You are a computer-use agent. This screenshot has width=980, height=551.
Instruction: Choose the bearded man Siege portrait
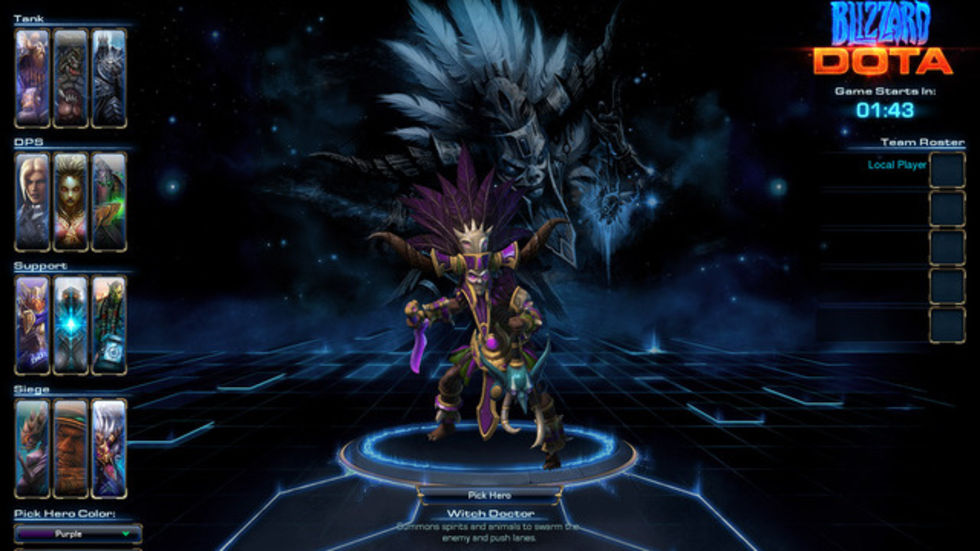point(70,448)
